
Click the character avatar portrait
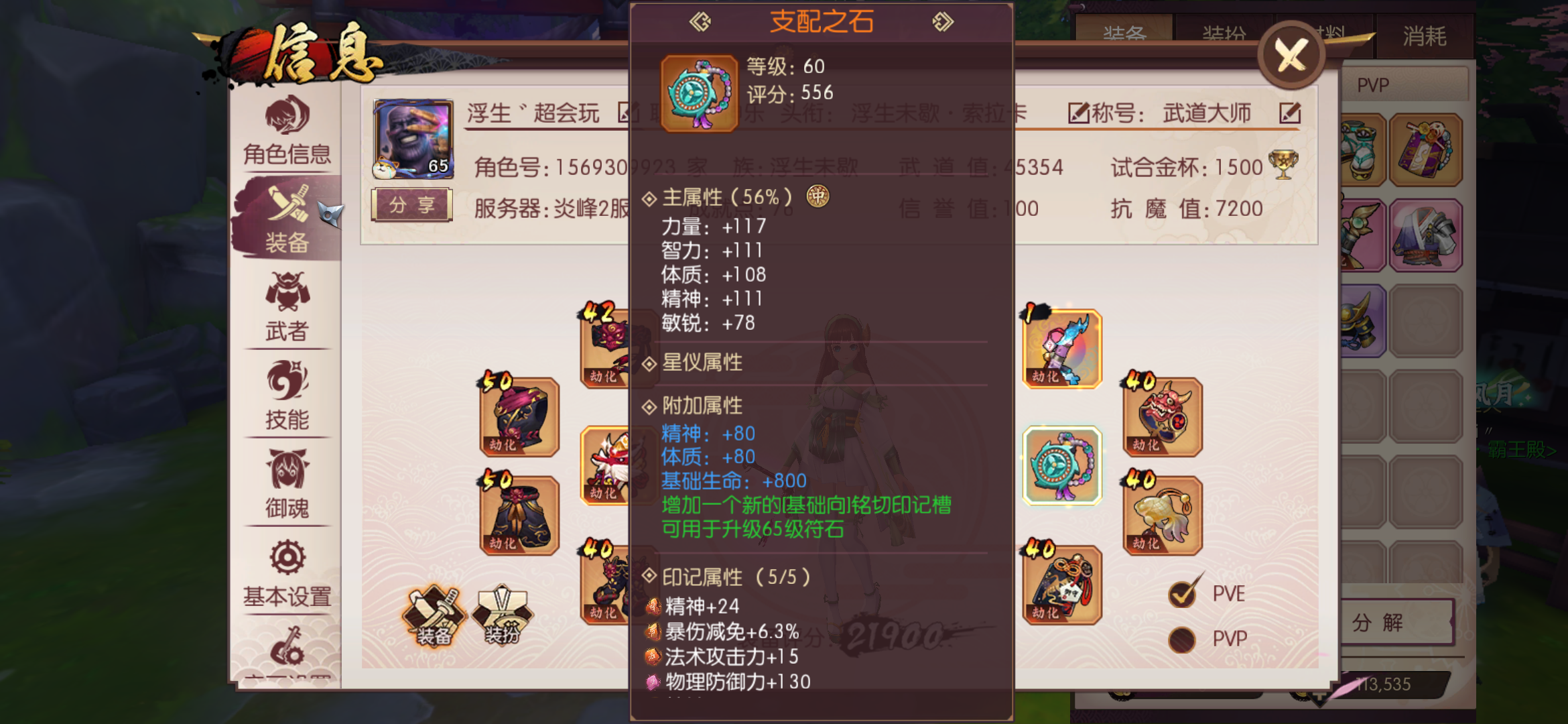click(412, 139)
